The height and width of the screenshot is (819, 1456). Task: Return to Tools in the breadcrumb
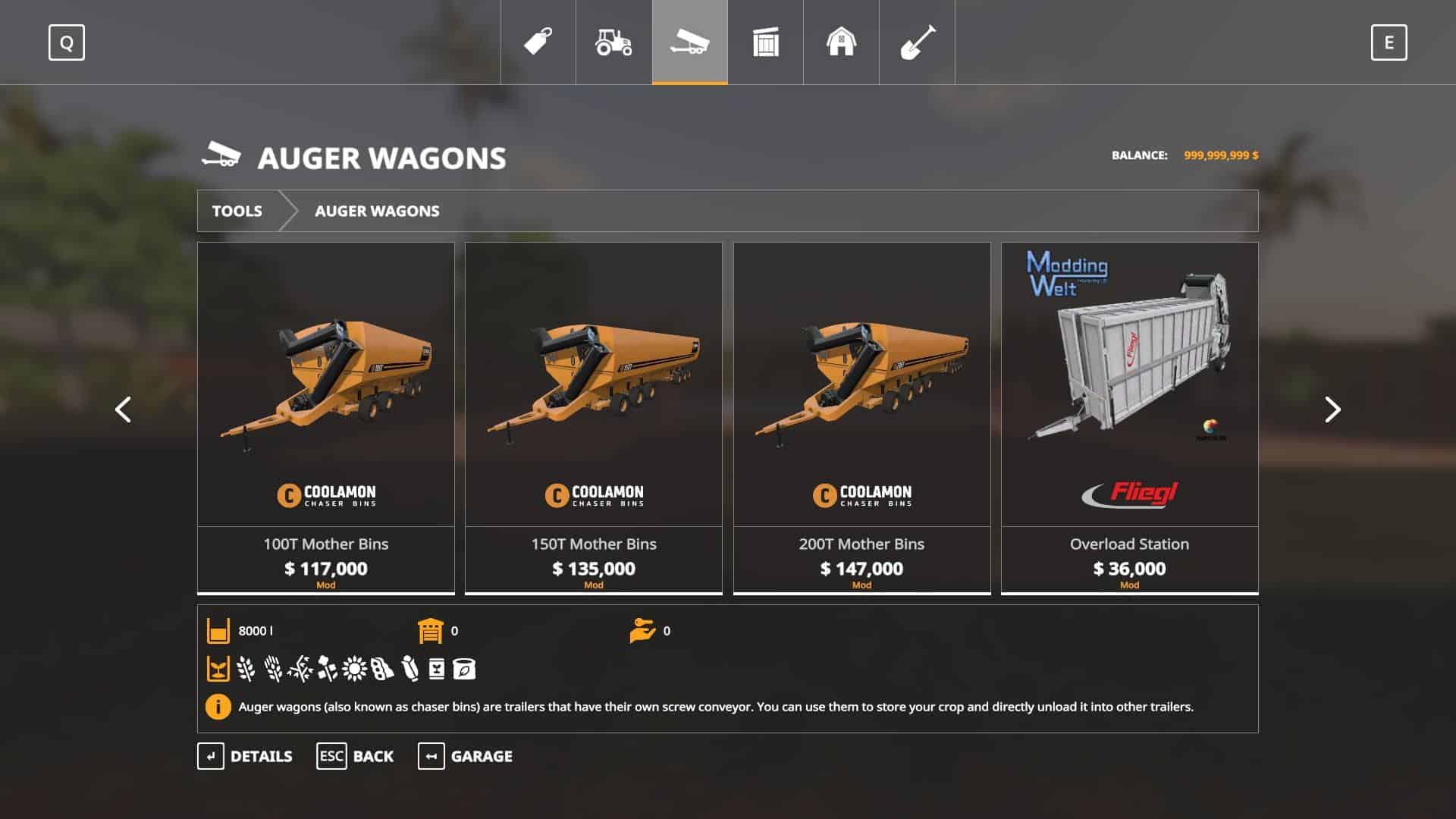[237, 211]
